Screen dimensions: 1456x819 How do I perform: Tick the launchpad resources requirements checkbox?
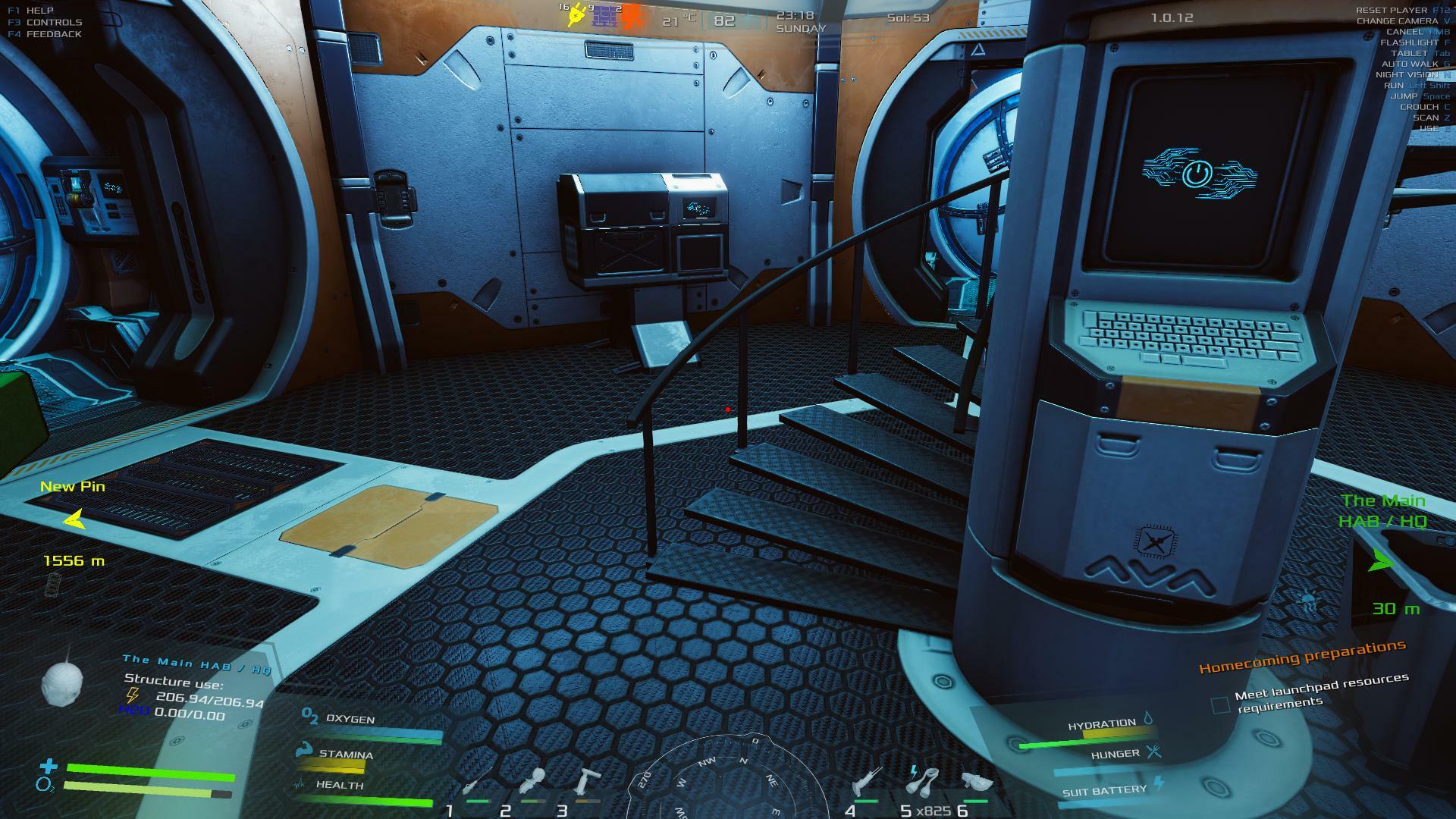pyautogui.click(x=1220, y=705)
